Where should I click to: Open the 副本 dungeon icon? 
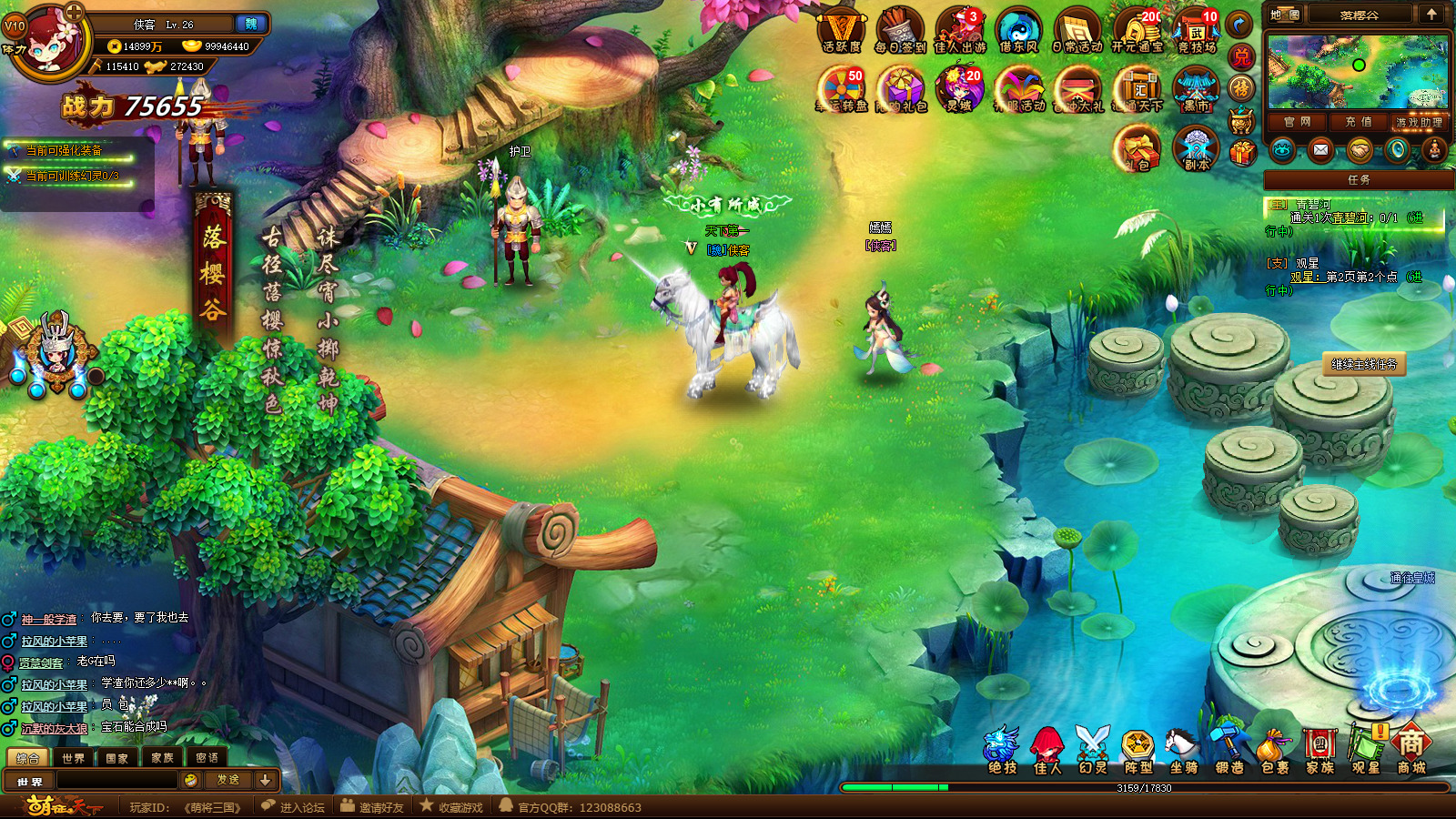coord(1196,149)
